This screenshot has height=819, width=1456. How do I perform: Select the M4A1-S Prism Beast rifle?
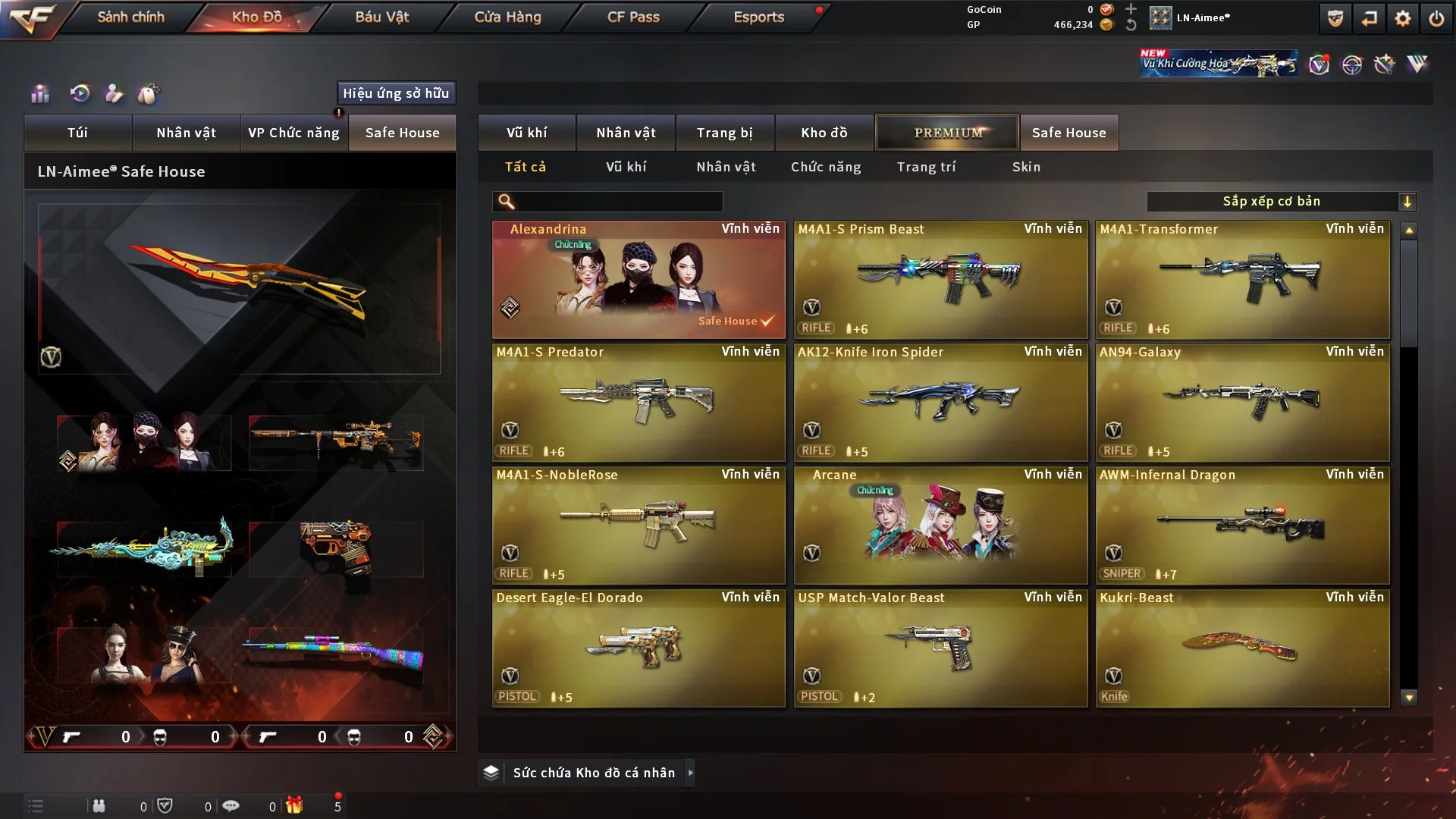point(940,280)
